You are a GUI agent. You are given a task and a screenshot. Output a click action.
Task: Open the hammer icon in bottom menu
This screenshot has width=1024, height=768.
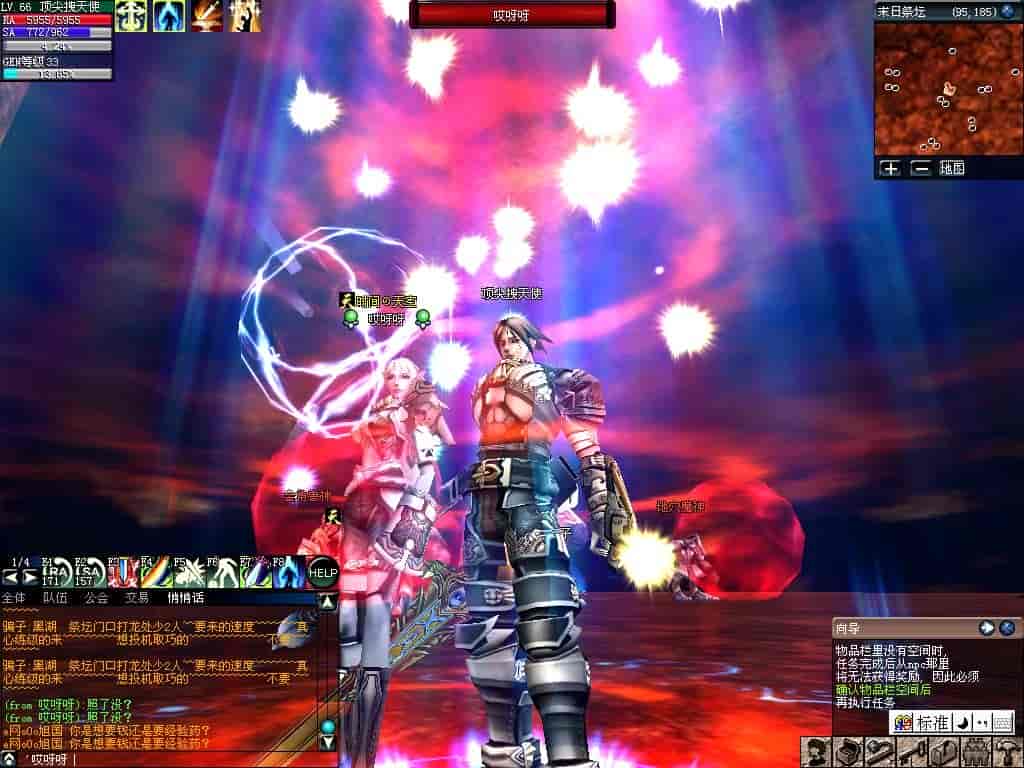pos(1003,751)
